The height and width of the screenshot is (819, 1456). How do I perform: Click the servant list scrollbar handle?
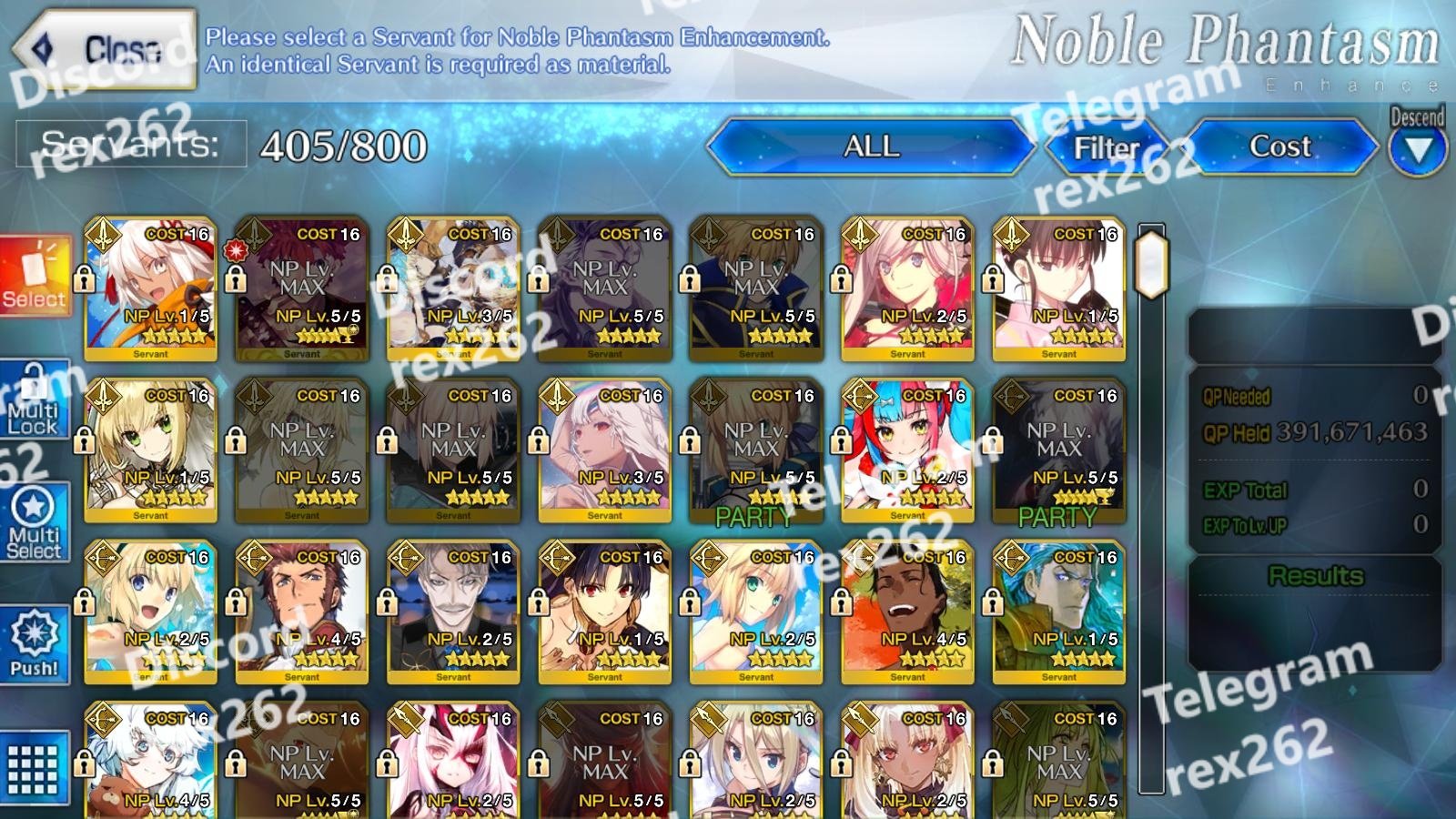click(x=1151, y=264)
